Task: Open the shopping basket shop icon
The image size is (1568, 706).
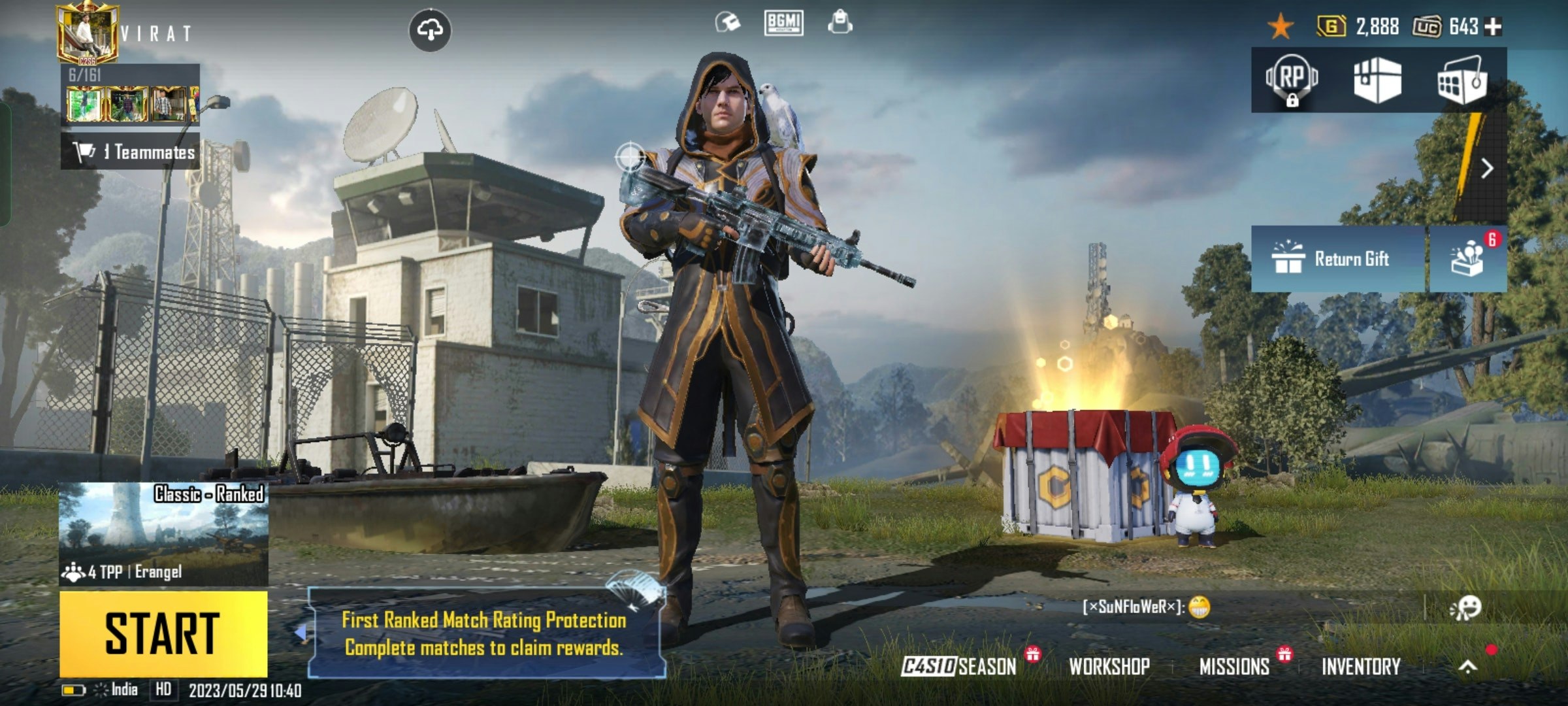Action: [x=1462, y=80]
